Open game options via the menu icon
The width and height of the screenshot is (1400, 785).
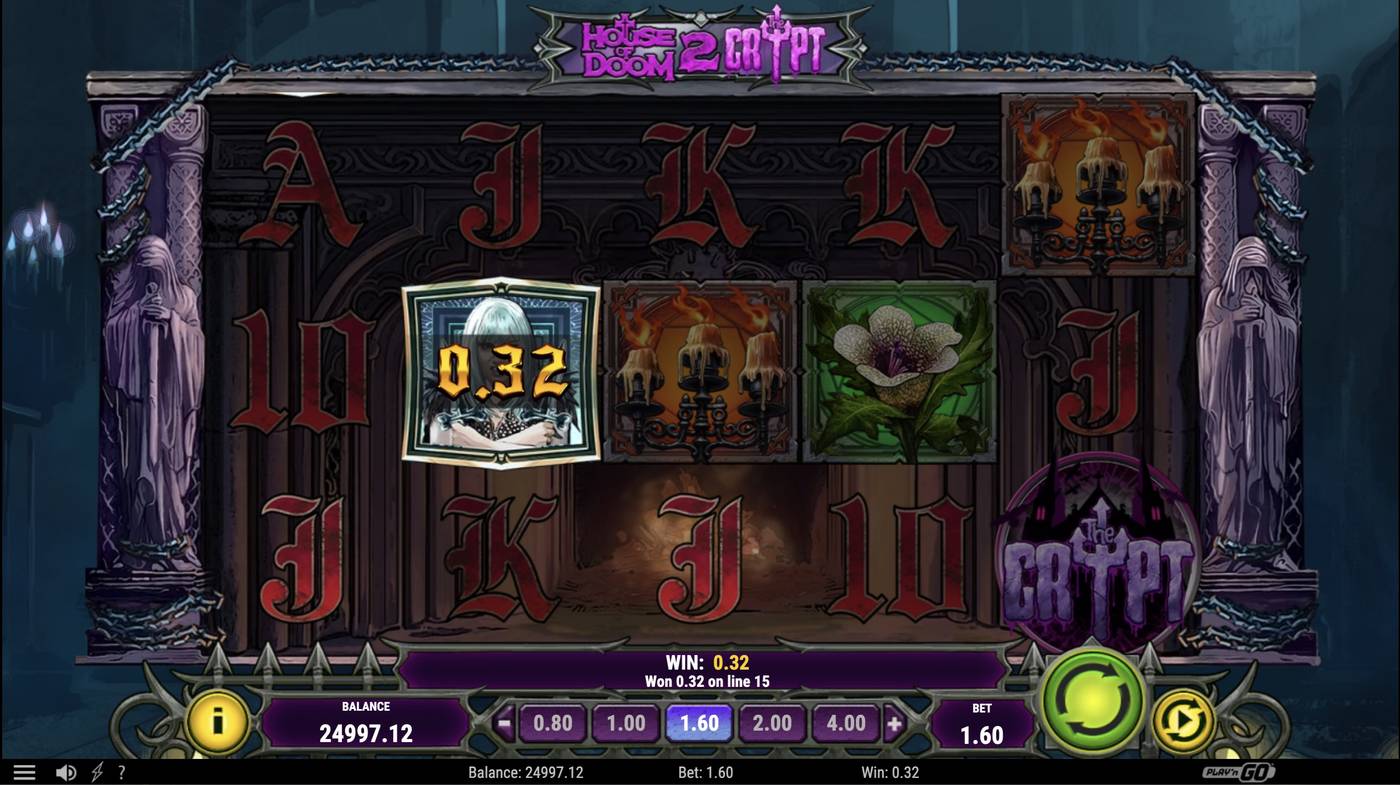(25, 770)
